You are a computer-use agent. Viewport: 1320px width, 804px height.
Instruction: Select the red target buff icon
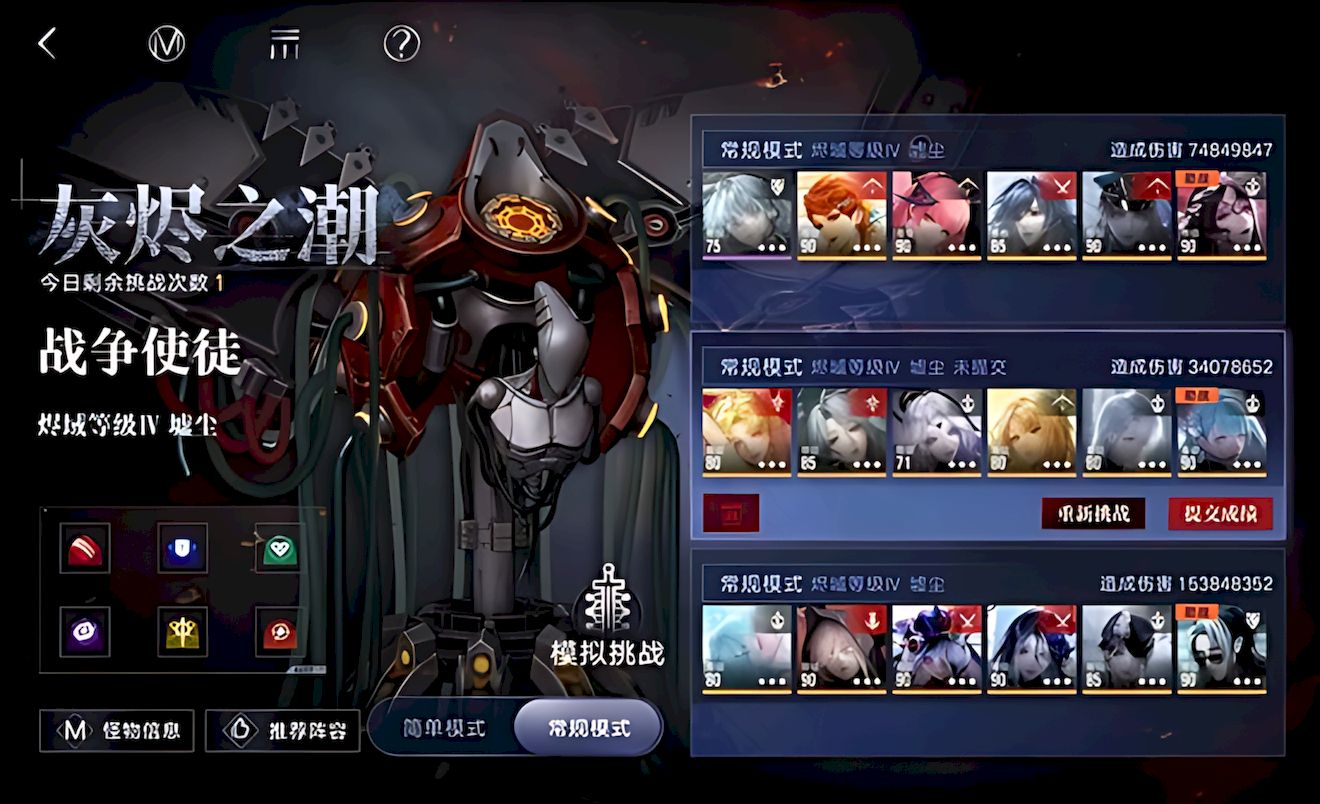(x=279, y=631)
